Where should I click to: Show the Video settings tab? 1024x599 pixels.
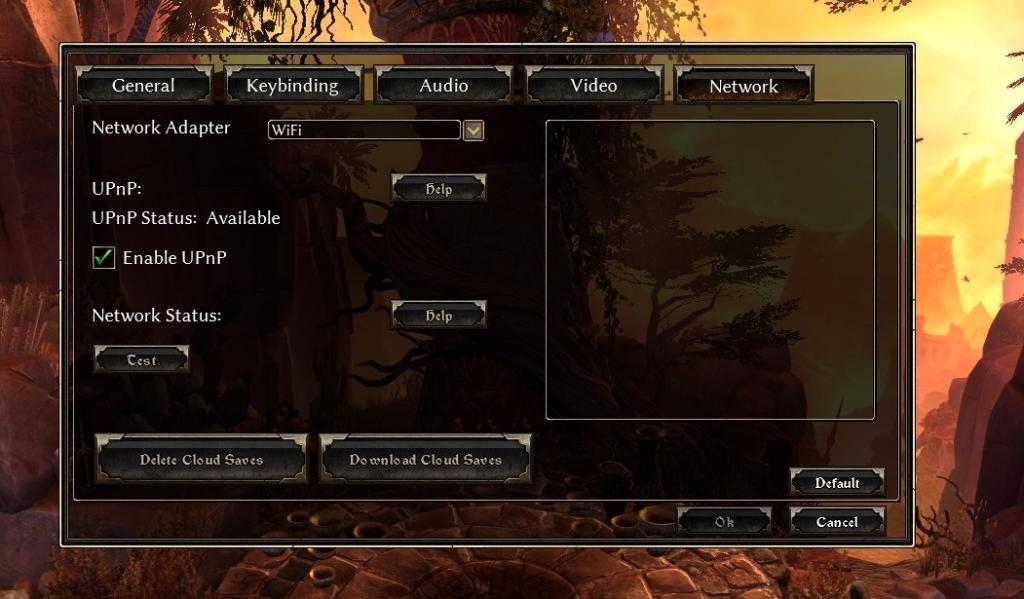point(593,86)
